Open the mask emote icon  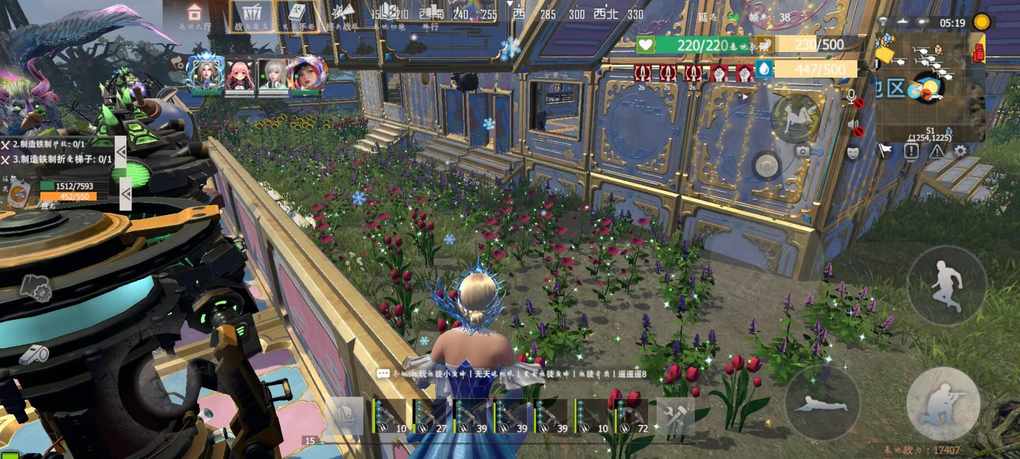[853, 152]
